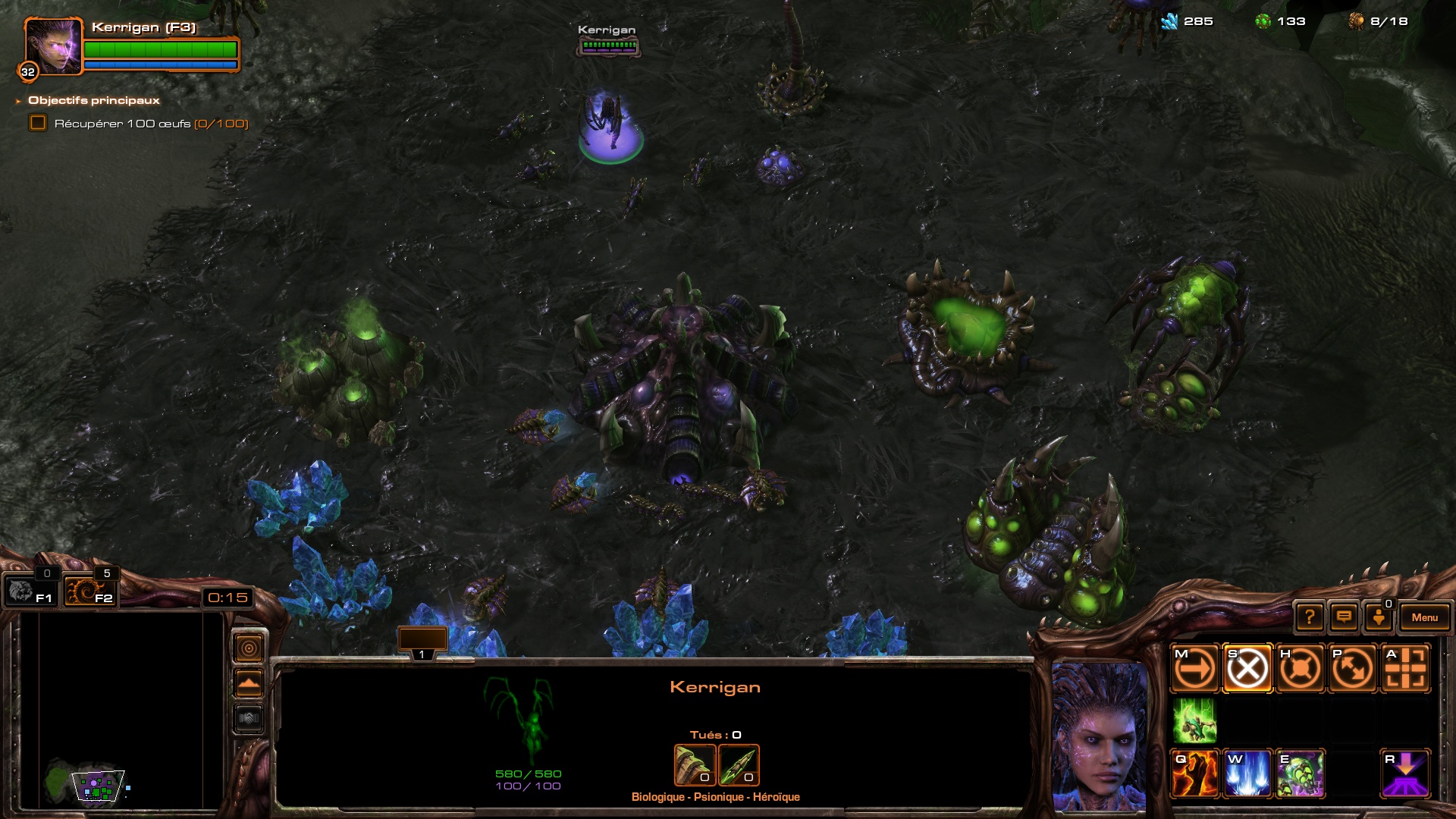The width and height of the screenshot is (1456, 819).
Task: Use Kerrigan's Q ability
Action: tap(1194, 774)
